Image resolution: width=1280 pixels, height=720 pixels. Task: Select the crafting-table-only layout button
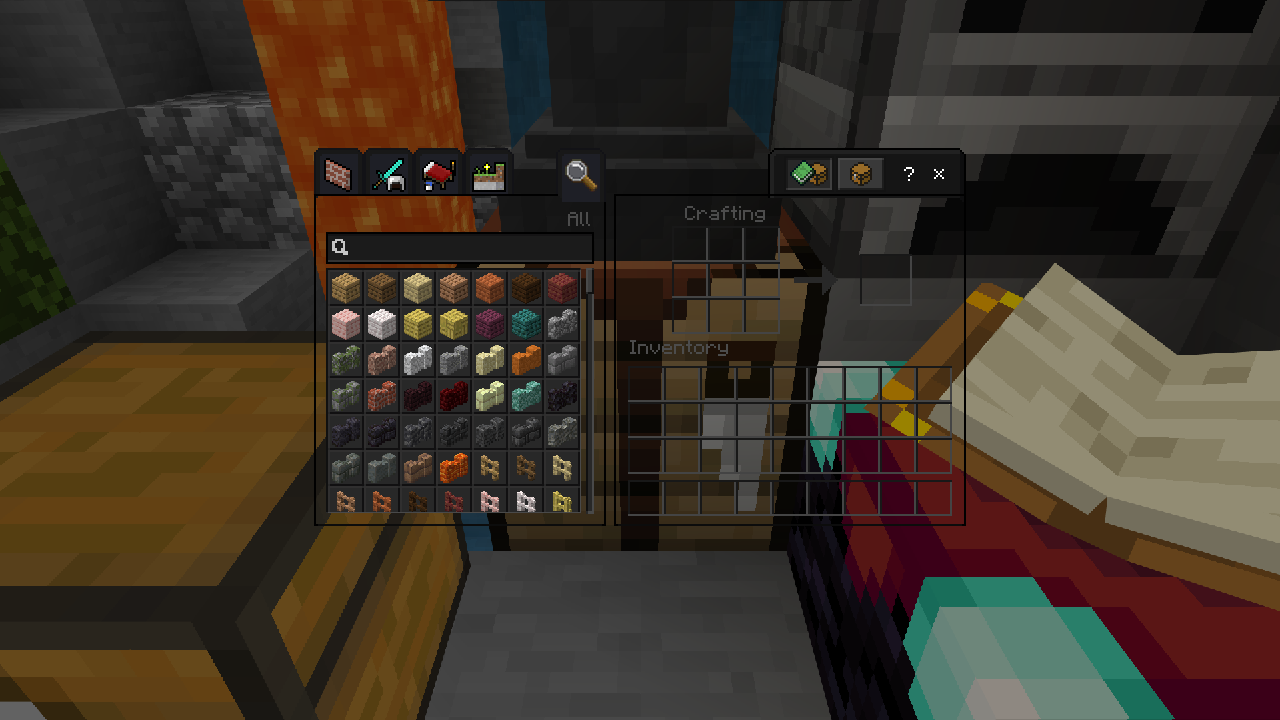click(859, 174)
